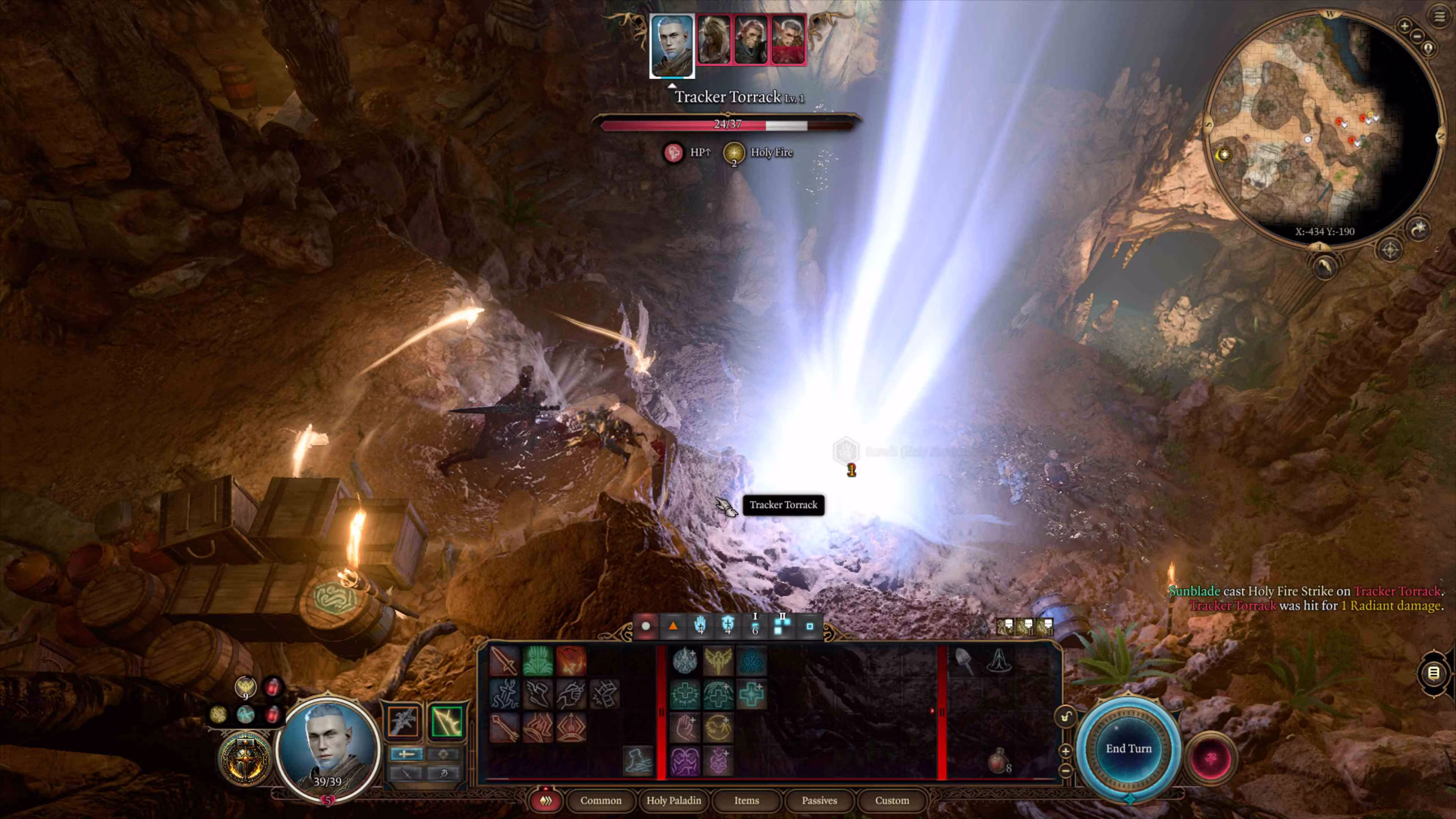Open the combat log panel button
Screen dimensions: 1456x819
pyautogui.click(x=1433, y=673)
